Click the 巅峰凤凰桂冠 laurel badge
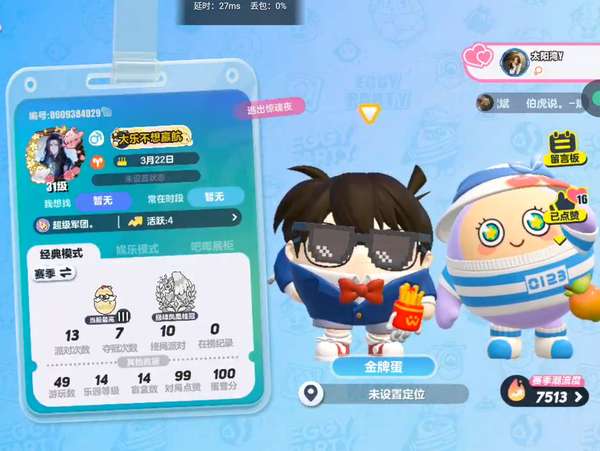 (x=166, y=298)
